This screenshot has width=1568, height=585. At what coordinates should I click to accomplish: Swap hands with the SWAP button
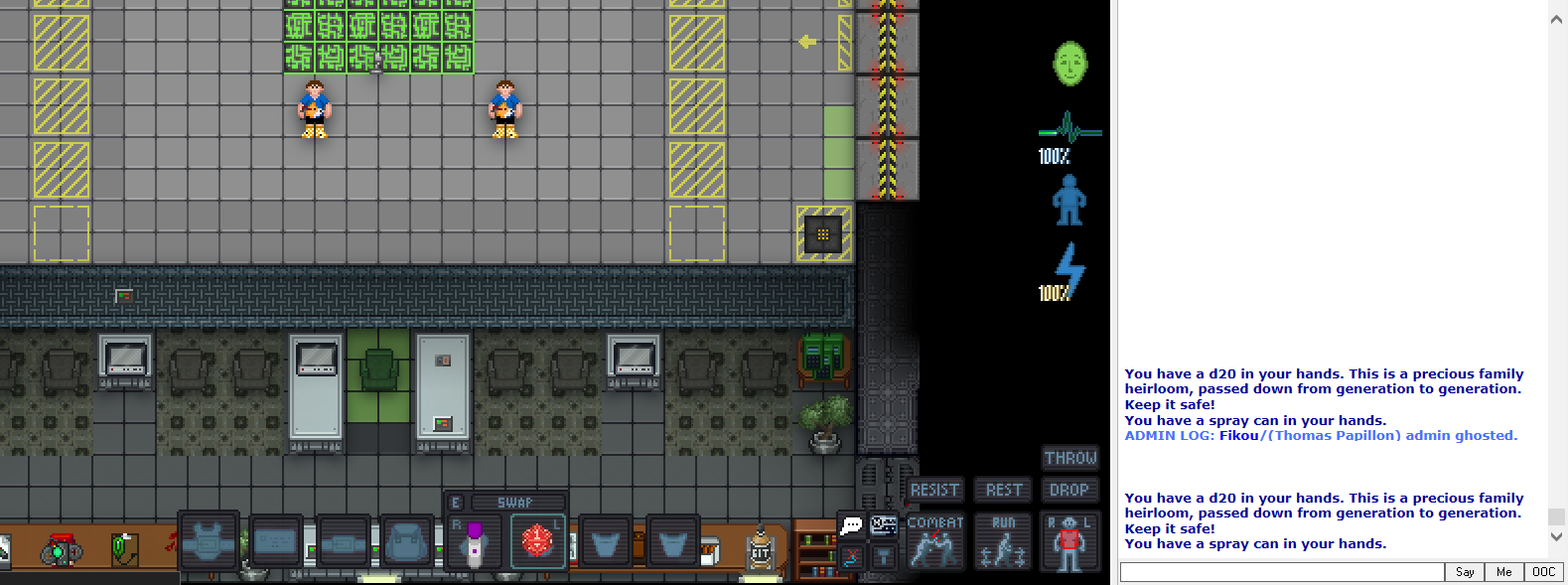point(514,503)
